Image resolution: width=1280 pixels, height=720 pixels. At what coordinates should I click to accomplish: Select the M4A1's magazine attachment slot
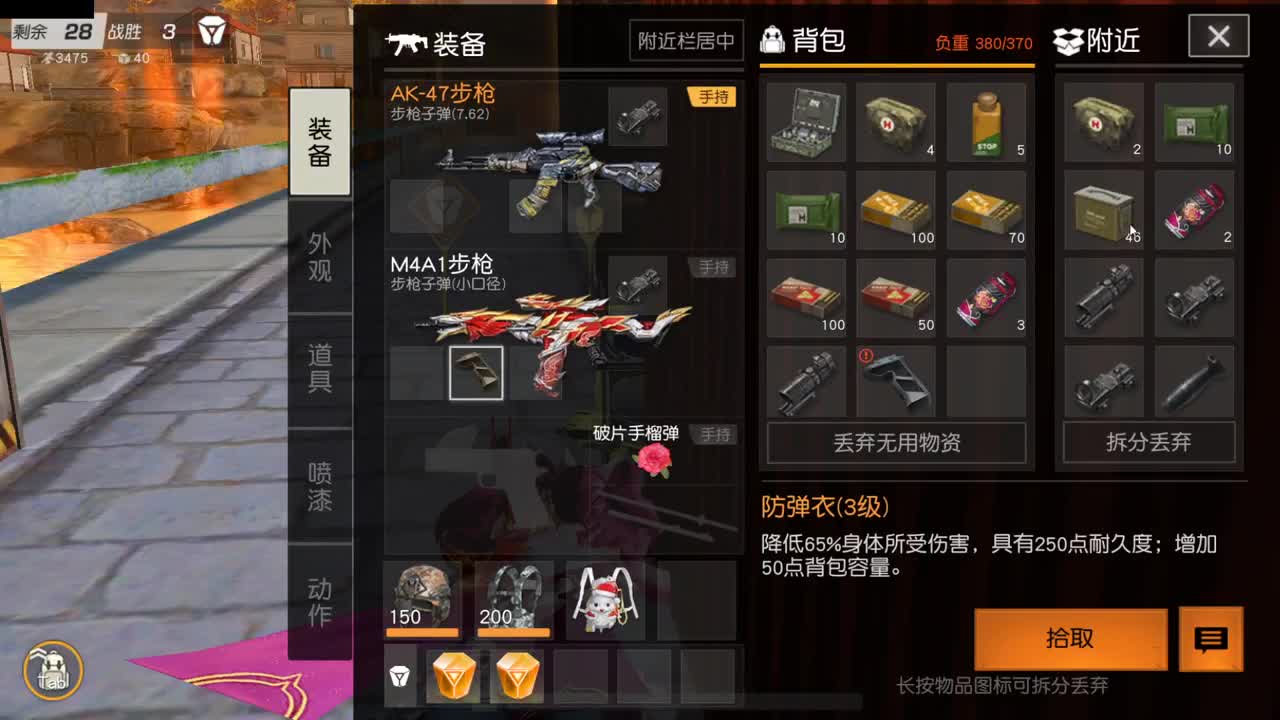coord(476,371)
